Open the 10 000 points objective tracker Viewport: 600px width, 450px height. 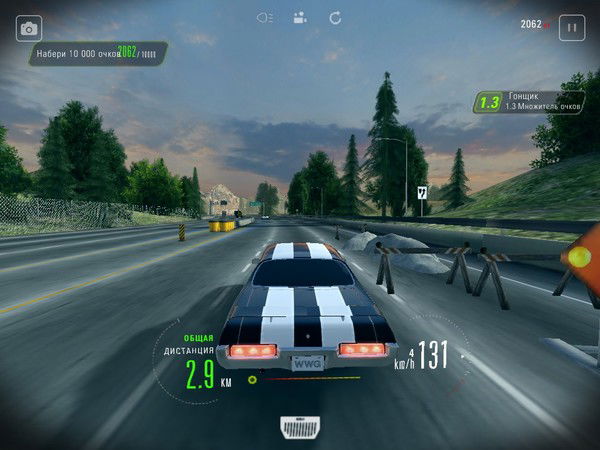point(97,52)
